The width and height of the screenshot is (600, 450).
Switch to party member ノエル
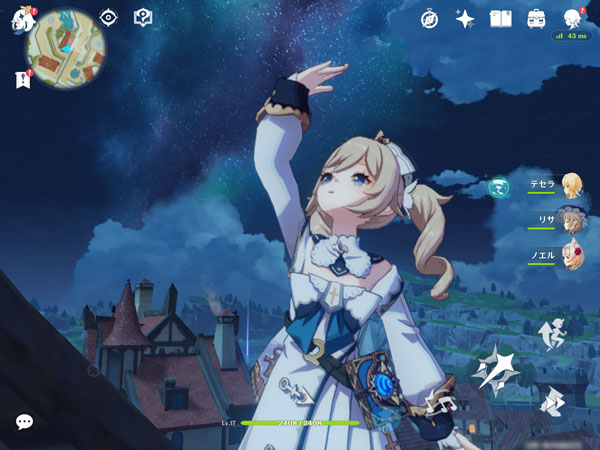pos(571,254)
